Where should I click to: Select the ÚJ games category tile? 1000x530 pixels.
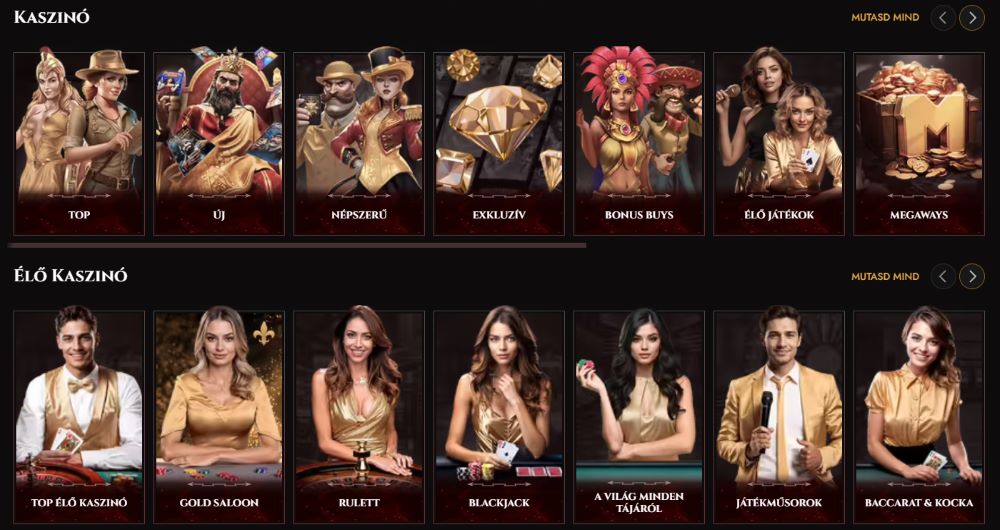[x=219, y=144]
